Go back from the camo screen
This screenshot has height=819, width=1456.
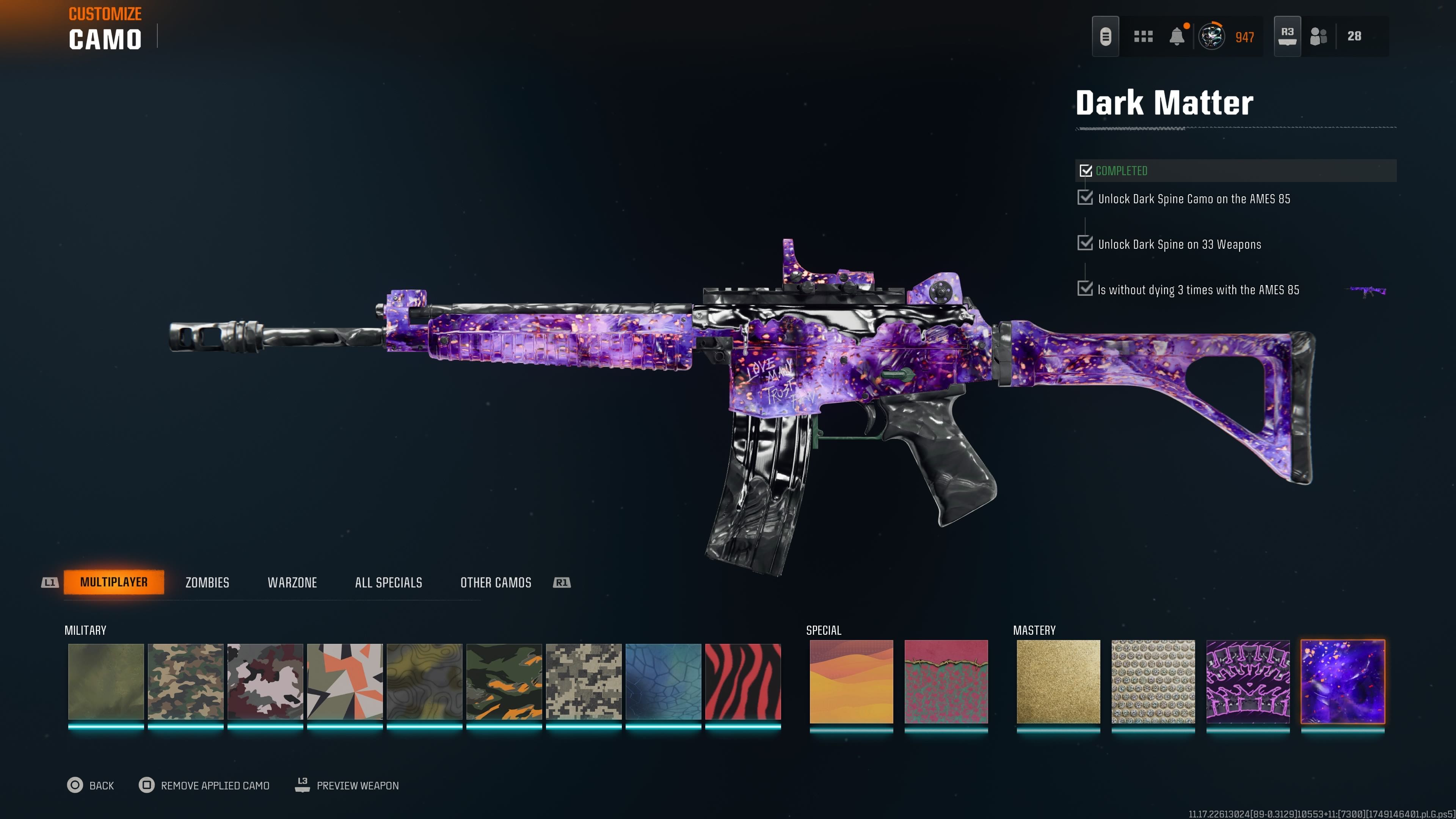[91, 785]
